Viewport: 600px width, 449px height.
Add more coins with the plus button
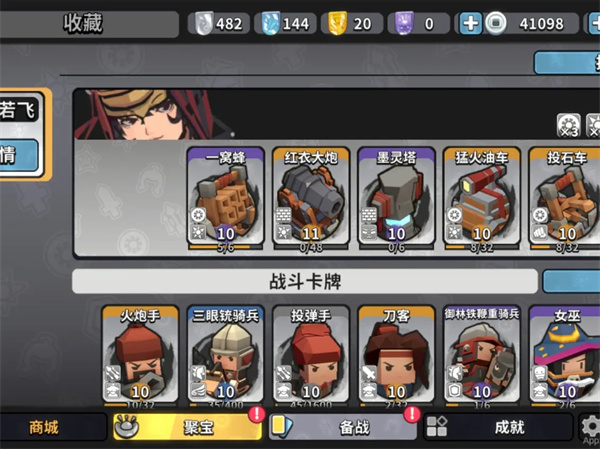[471, 23]
